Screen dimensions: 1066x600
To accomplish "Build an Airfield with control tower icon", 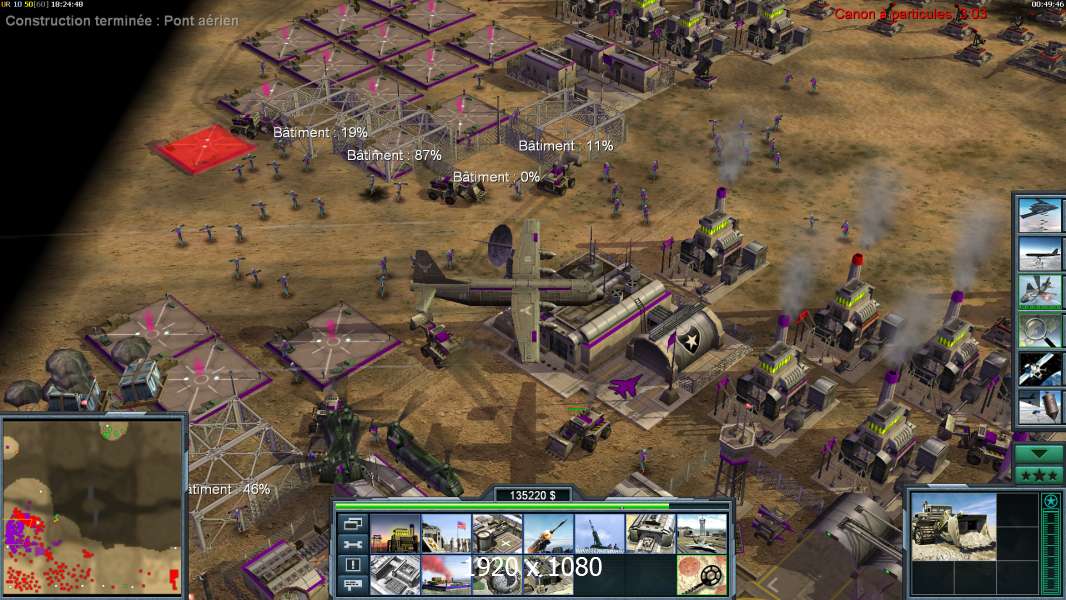I will 701,534.
